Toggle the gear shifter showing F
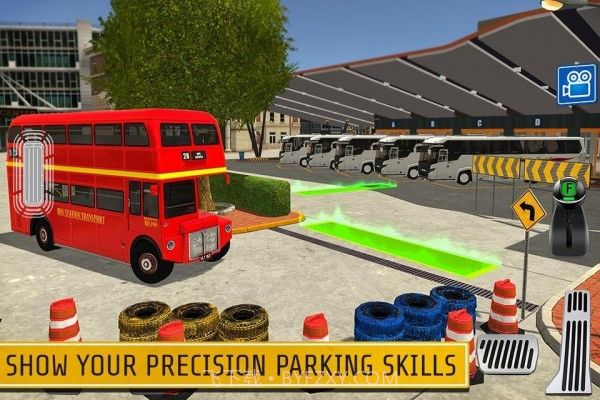The height and width of the screenshot is (400, 600). point(570,215)
